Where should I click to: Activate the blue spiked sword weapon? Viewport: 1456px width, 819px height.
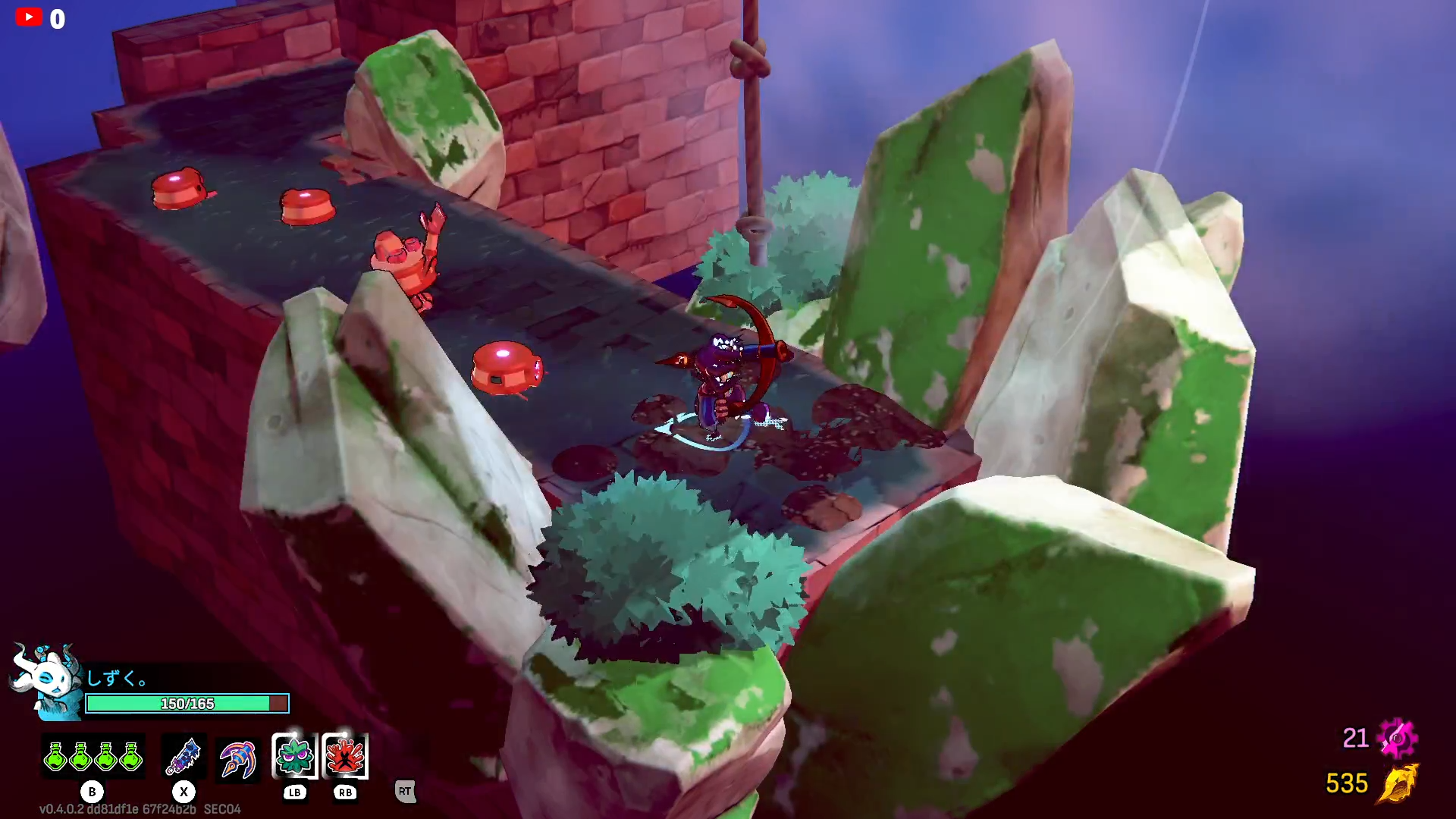click(x=183, y=757)
